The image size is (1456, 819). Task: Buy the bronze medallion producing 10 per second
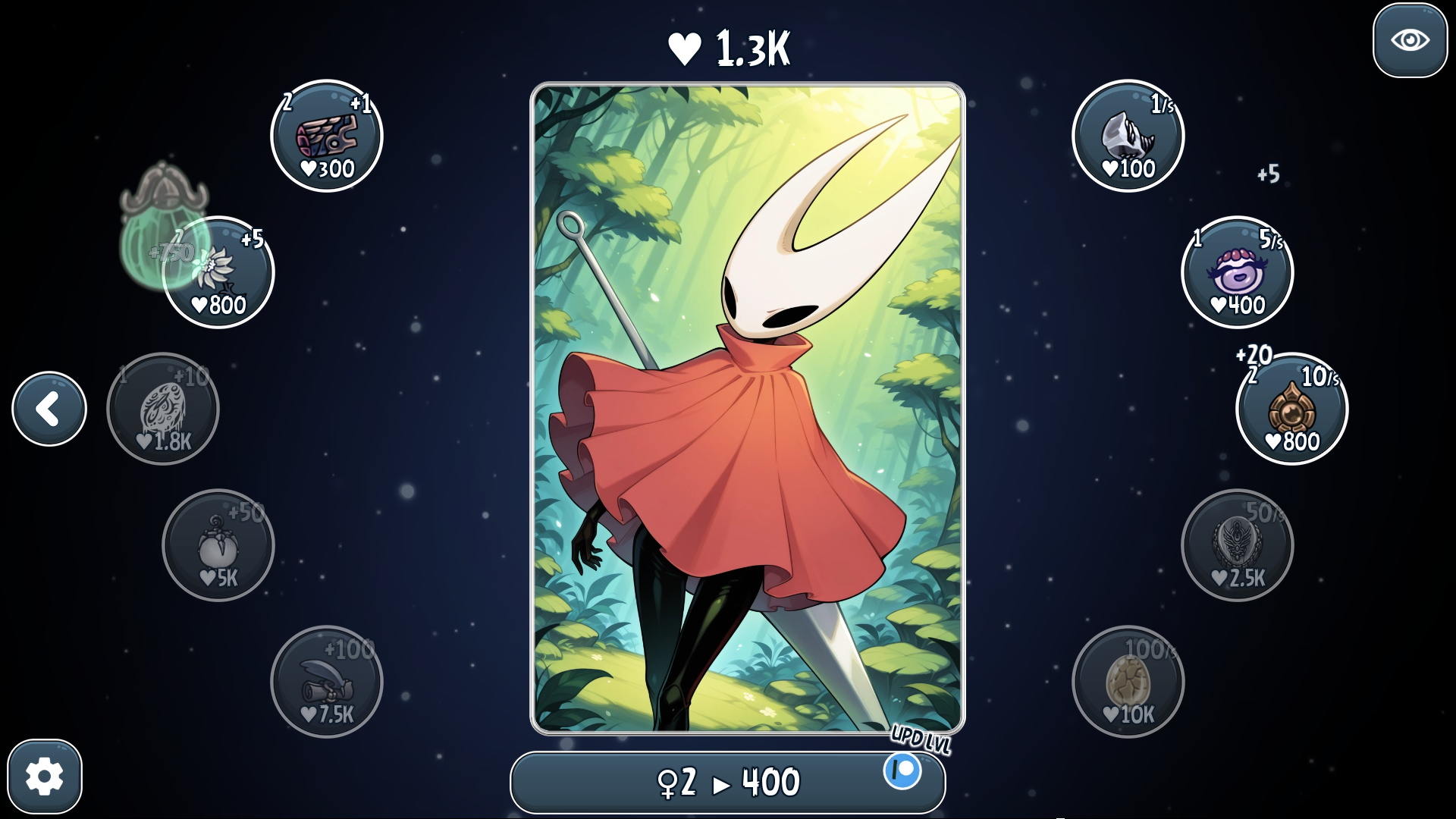(1291, 408)
